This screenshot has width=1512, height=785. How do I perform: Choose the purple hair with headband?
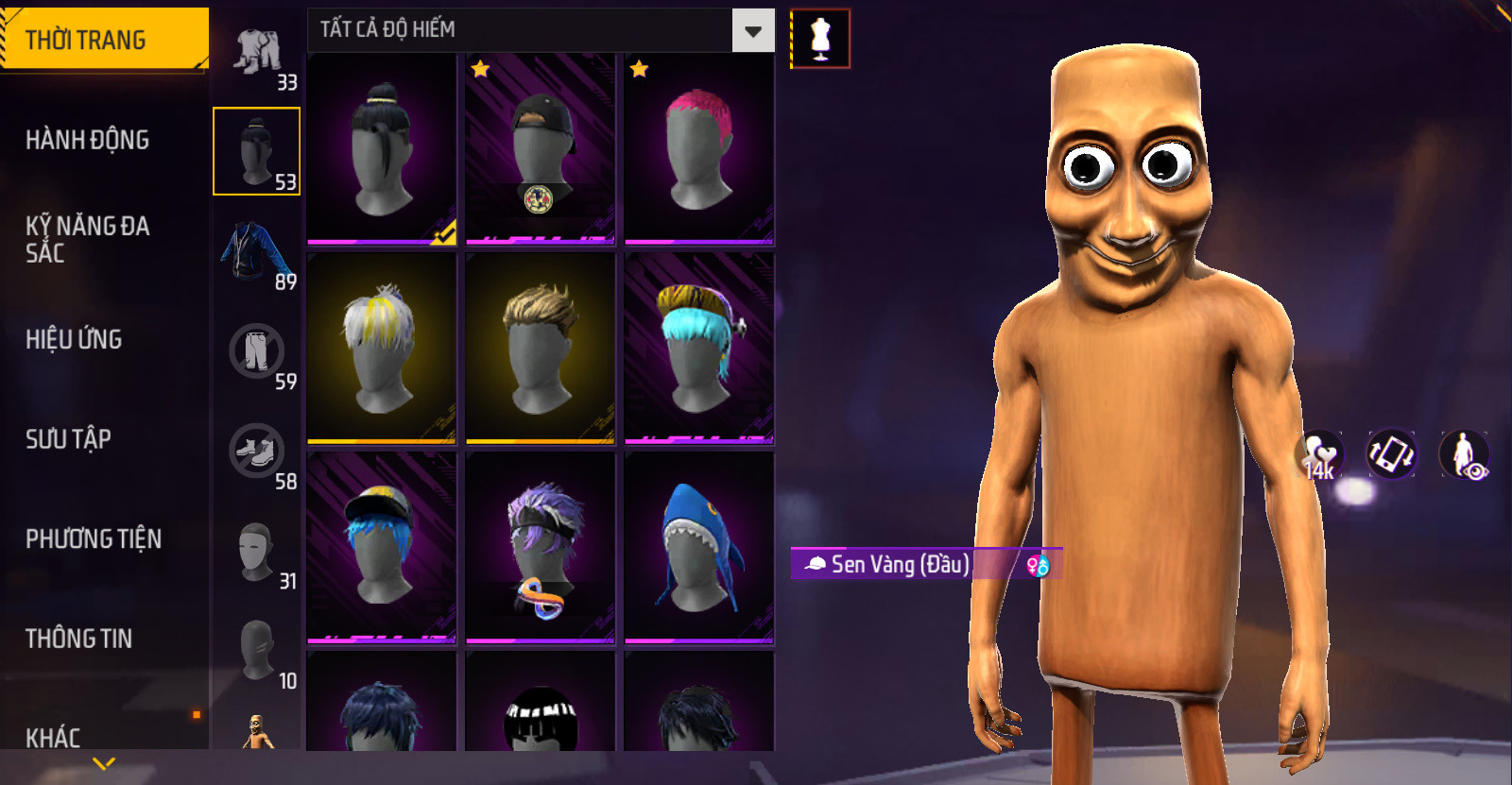pyautogui.click(x=541, y=547)
